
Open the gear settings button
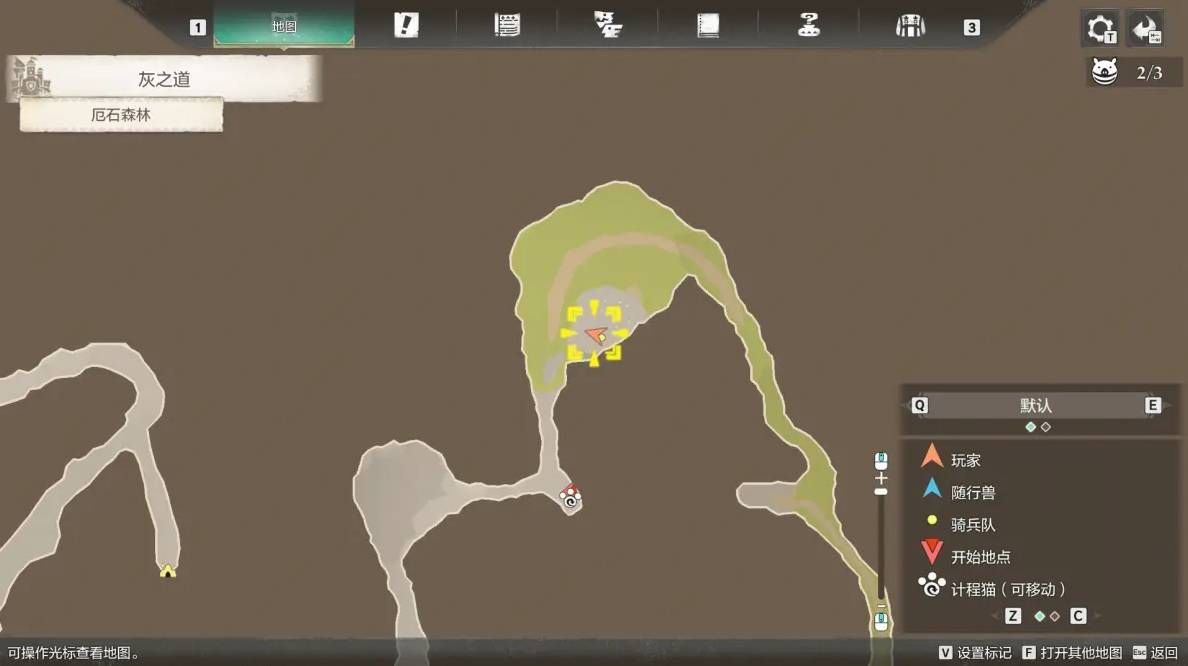click(1101, 28)
